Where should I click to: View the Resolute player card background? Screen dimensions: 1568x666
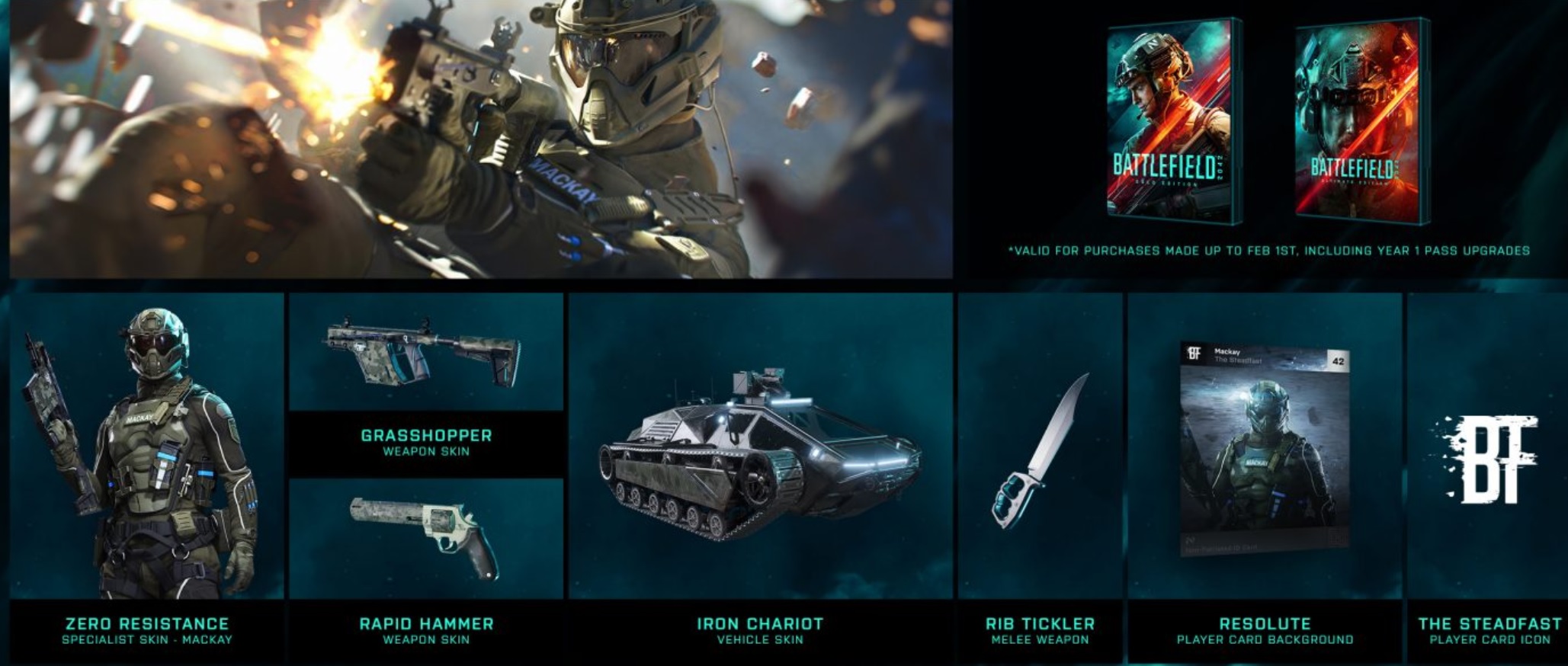[x=1265, y=450]
